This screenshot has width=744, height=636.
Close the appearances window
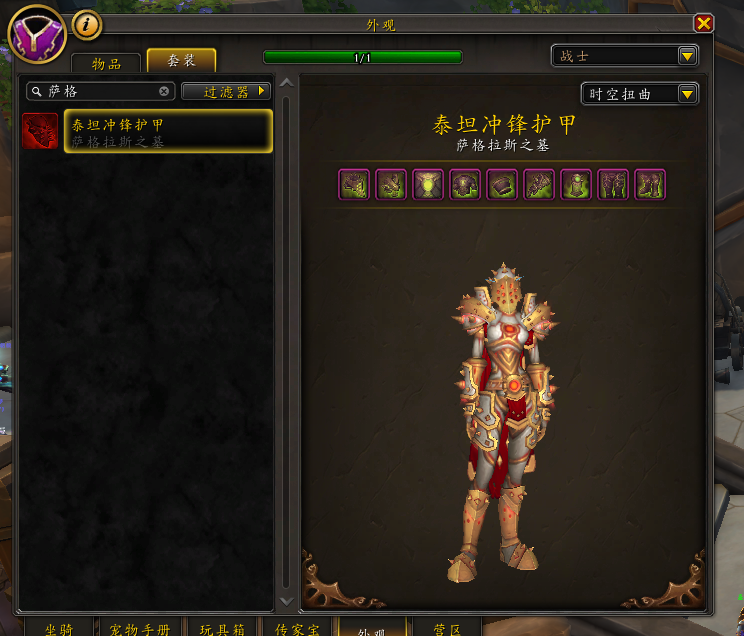click(x=704, y=23)
